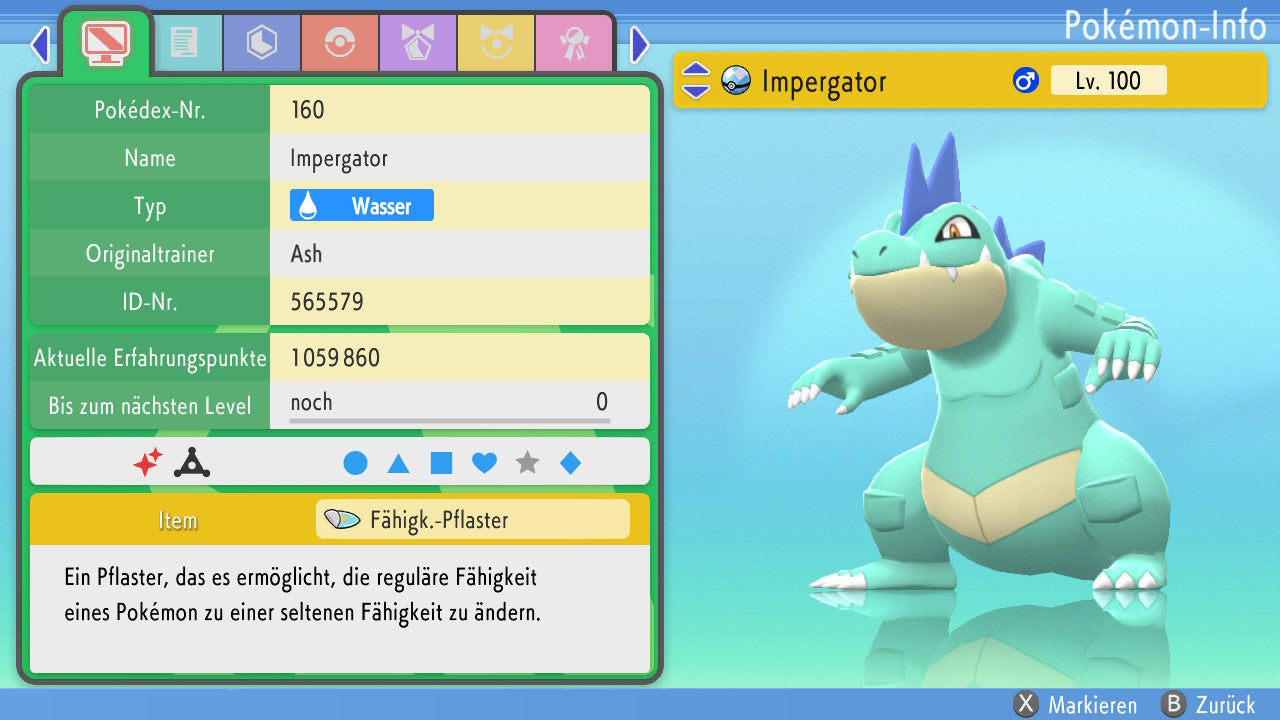Open the blue hexagon stats tab
The height and width of the screenshot is (720, 1280).
(x=261, y=43)
